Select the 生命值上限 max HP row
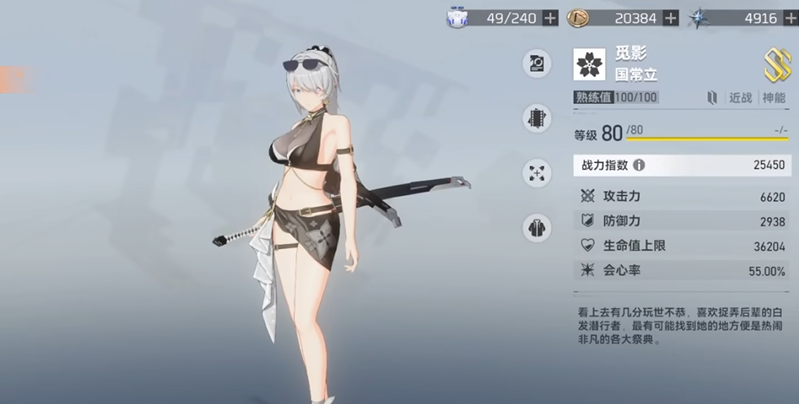The width and height of the screenshot is (799, 404). tap(681, 246)
